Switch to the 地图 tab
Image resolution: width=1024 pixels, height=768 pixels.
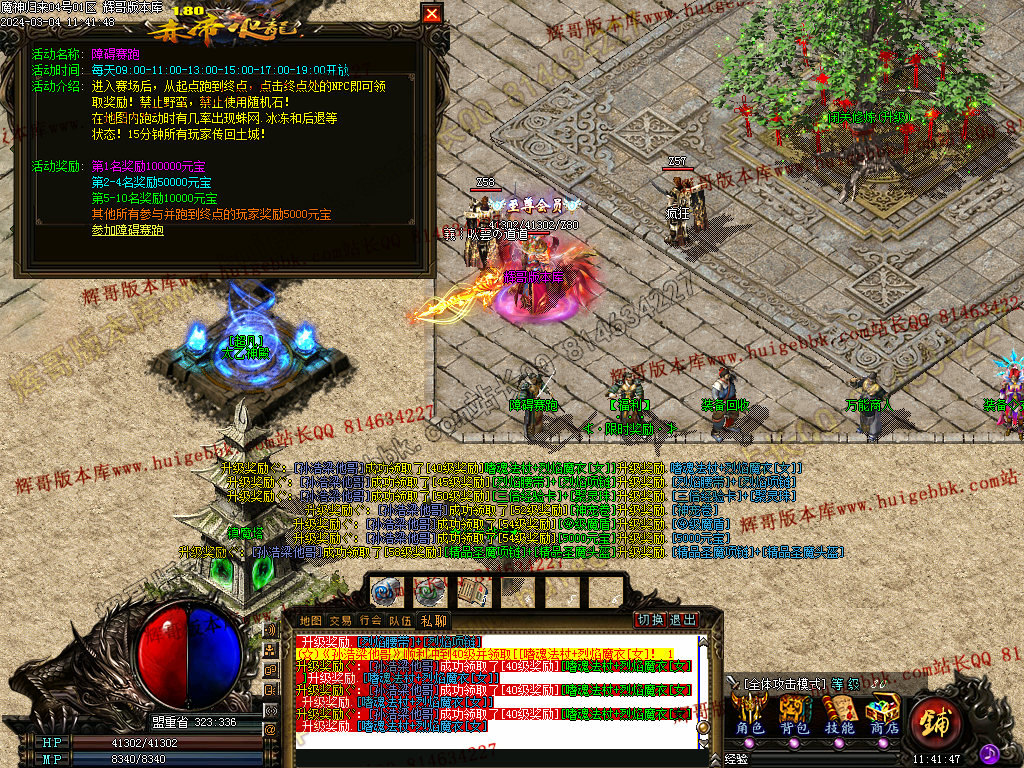click(x=311, y=621)
